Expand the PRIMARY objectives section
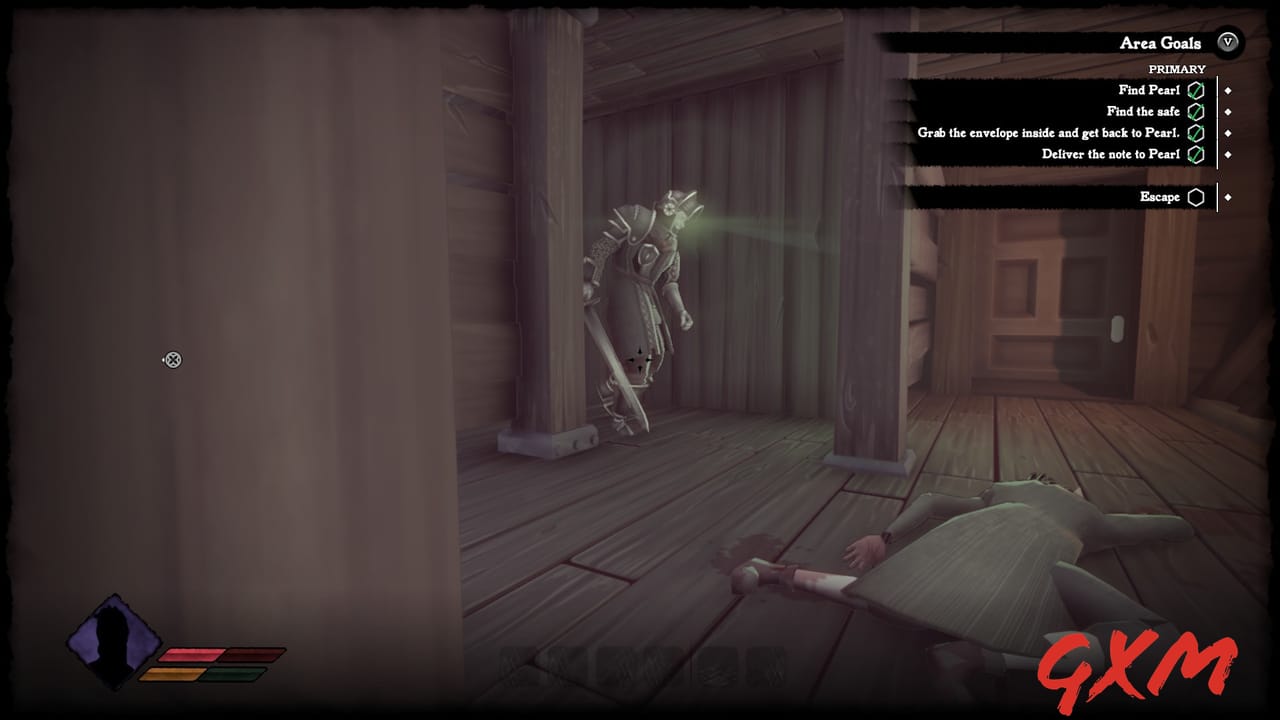 click(1177, 69)
